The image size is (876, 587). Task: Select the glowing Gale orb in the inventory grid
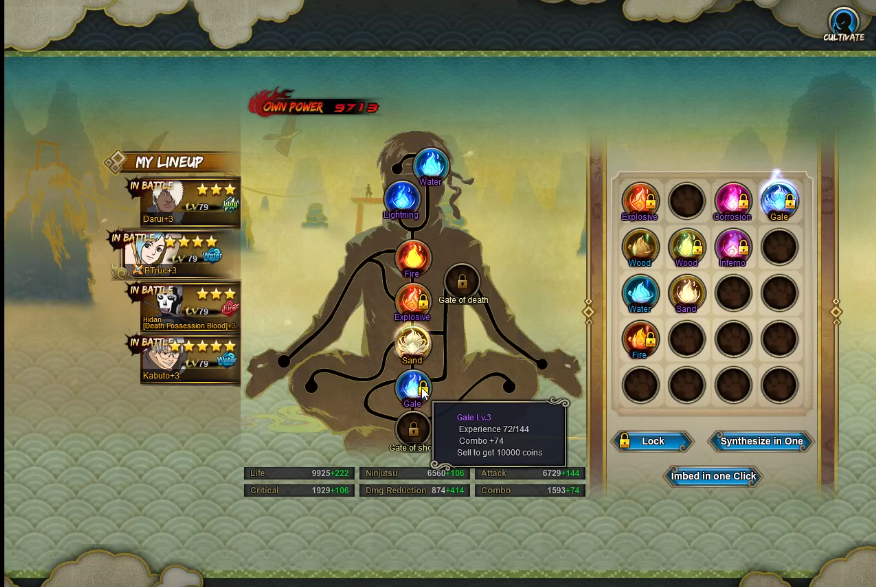778,200
